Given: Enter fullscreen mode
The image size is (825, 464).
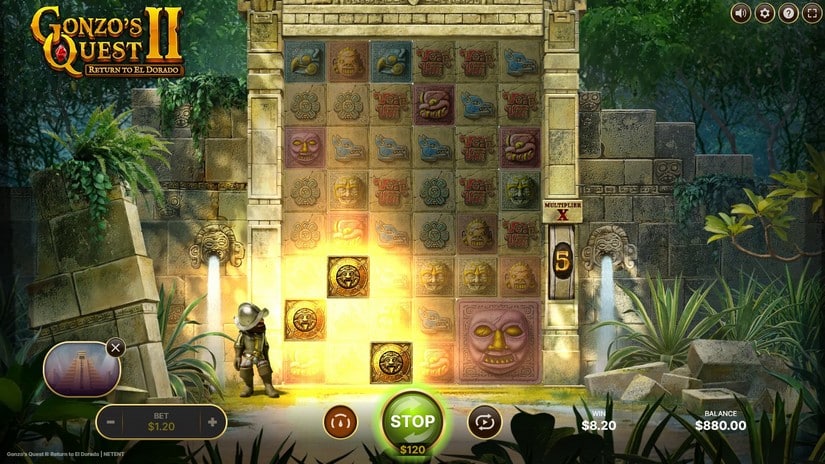Looking at the screenshot, I should click(811, 13).
